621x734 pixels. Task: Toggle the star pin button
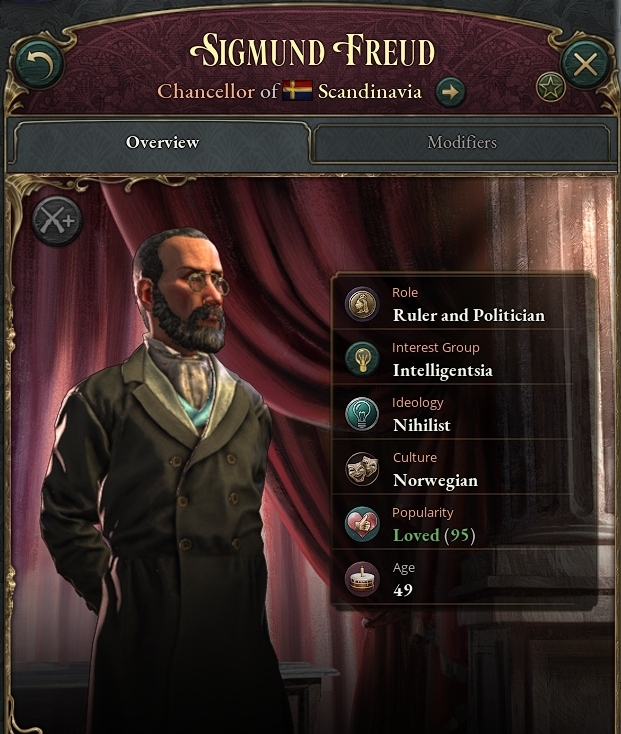[x=550, y=88]
